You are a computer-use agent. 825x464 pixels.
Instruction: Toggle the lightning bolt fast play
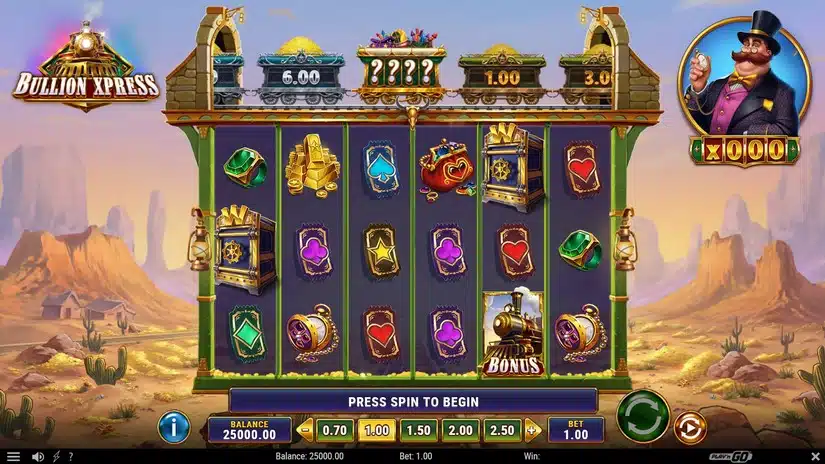coord(56,457)
